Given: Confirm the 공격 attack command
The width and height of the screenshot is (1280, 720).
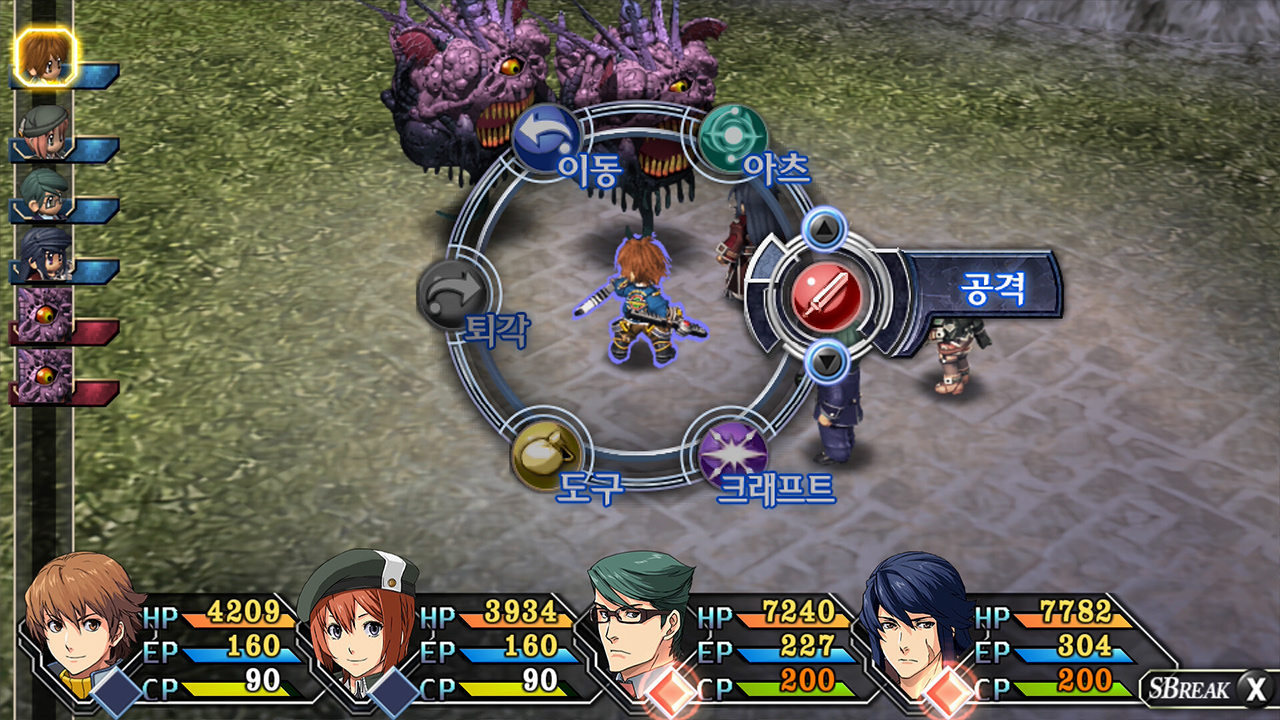Looking at the screenshot, I should (x=826, y=291).
